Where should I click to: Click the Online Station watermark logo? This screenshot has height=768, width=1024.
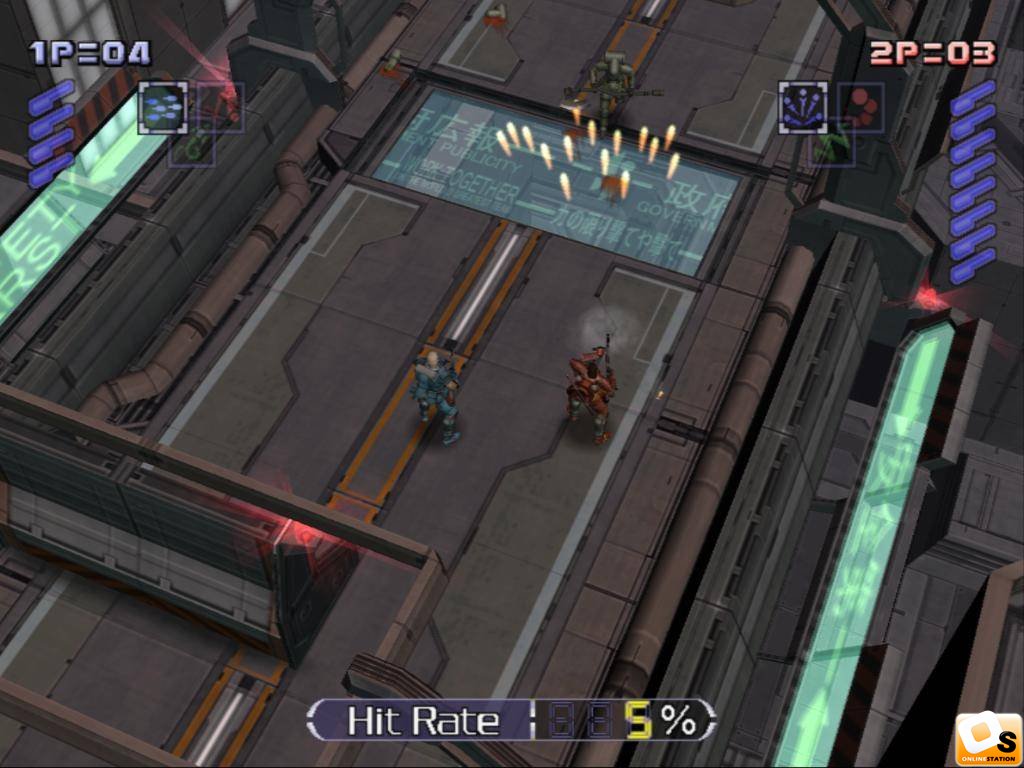coord(988,741)
